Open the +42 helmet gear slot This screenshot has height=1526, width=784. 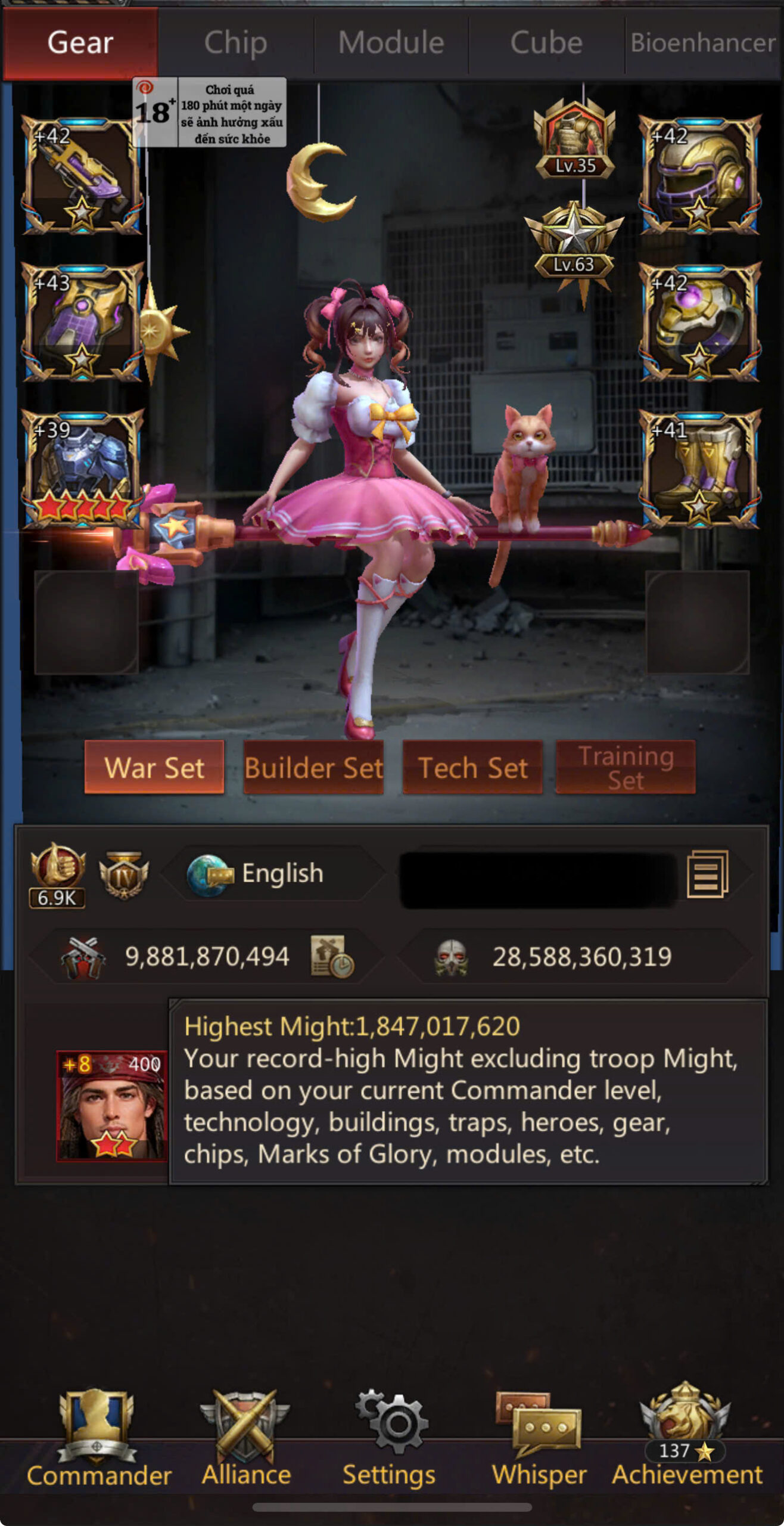[x=699, y=175]
